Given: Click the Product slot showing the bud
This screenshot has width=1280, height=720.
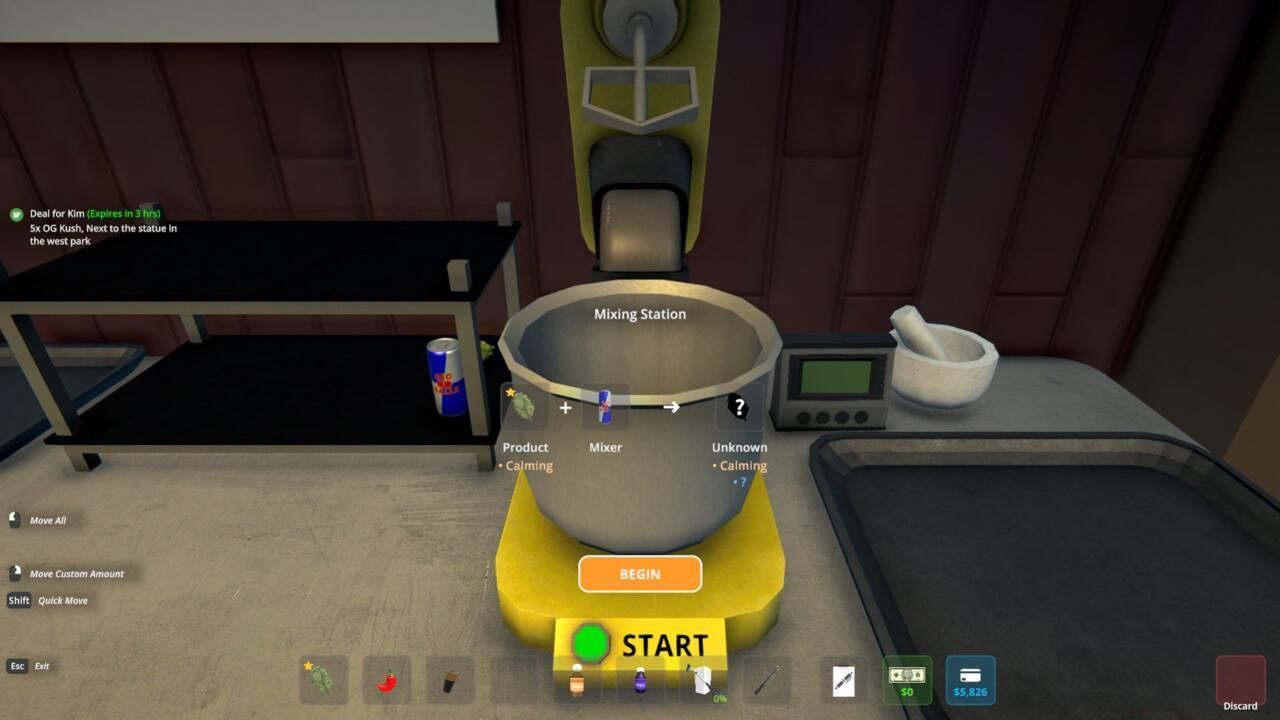Looking at the screenshot, I should (525, 407).
